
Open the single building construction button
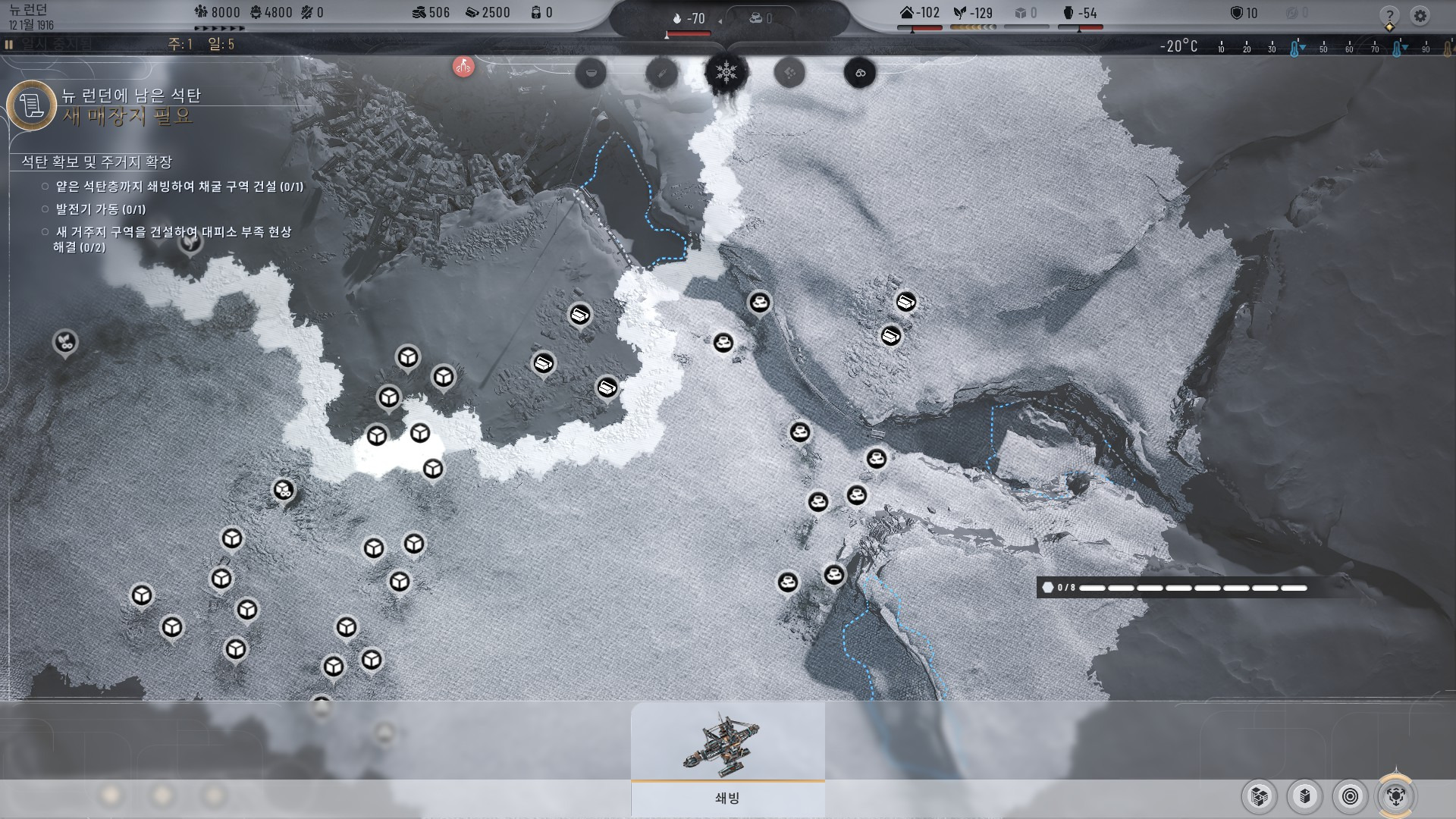(x=1305, y=796)
